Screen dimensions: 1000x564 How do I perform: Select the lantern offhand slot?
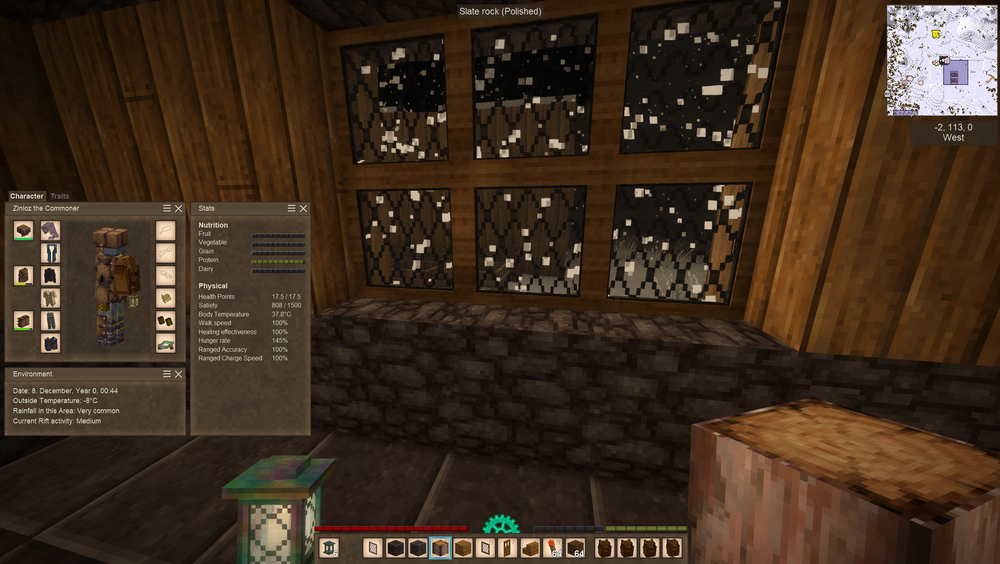pyautogui.click(x=329, y=547)
